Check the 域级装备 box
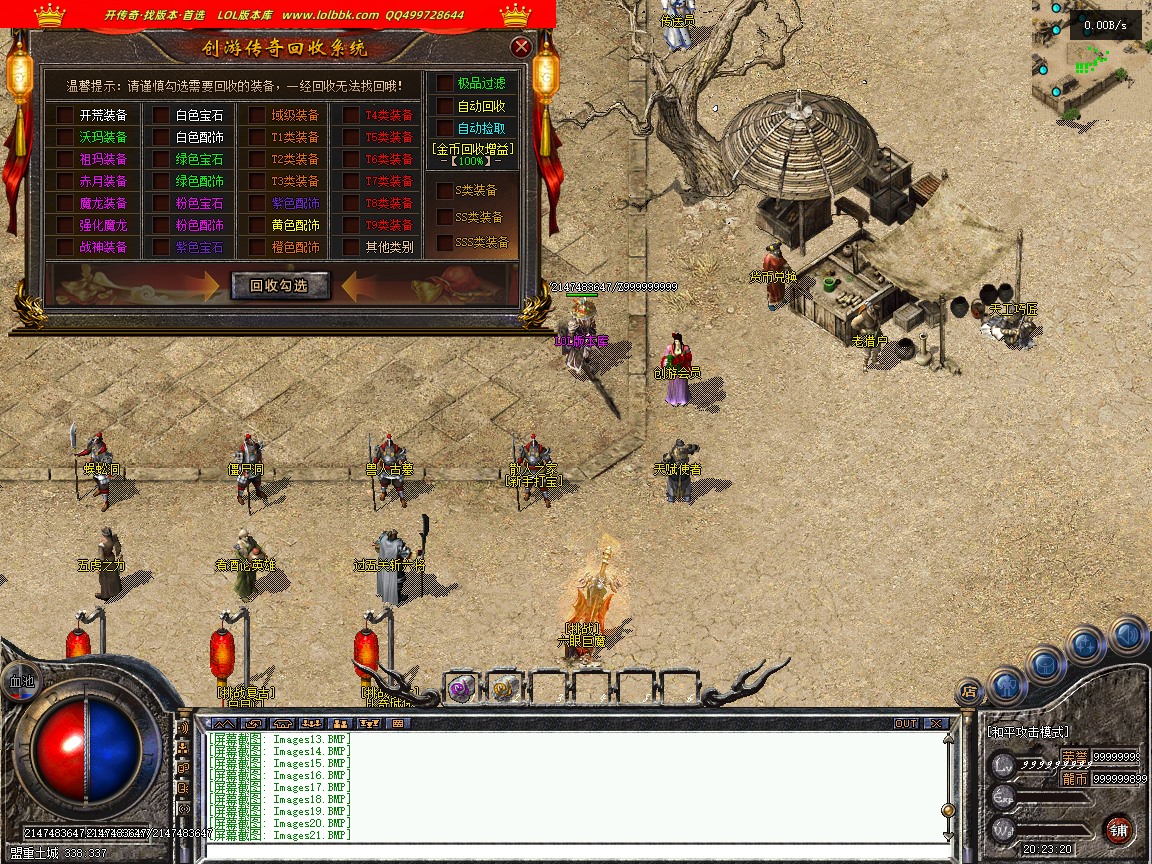Screen dimensions: 1152x864 [x=257, y=115]
